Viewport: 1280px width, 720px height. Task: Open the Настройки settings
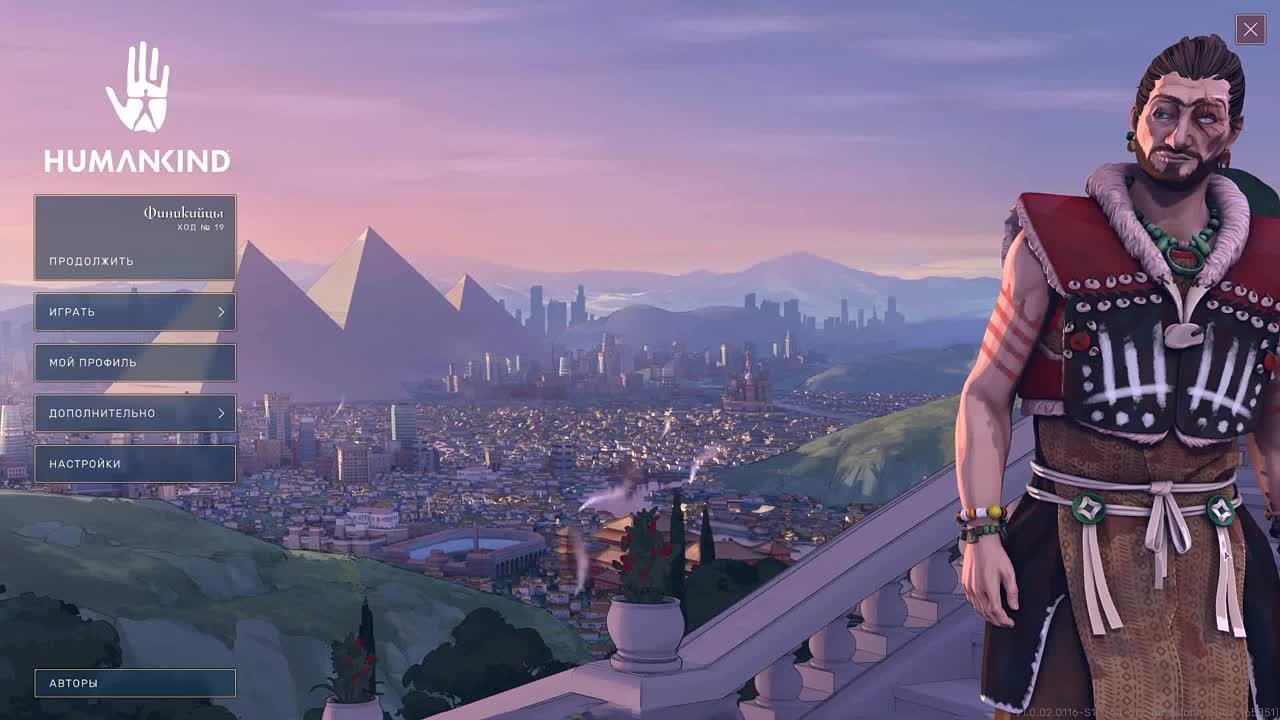[x=135, y=464]
